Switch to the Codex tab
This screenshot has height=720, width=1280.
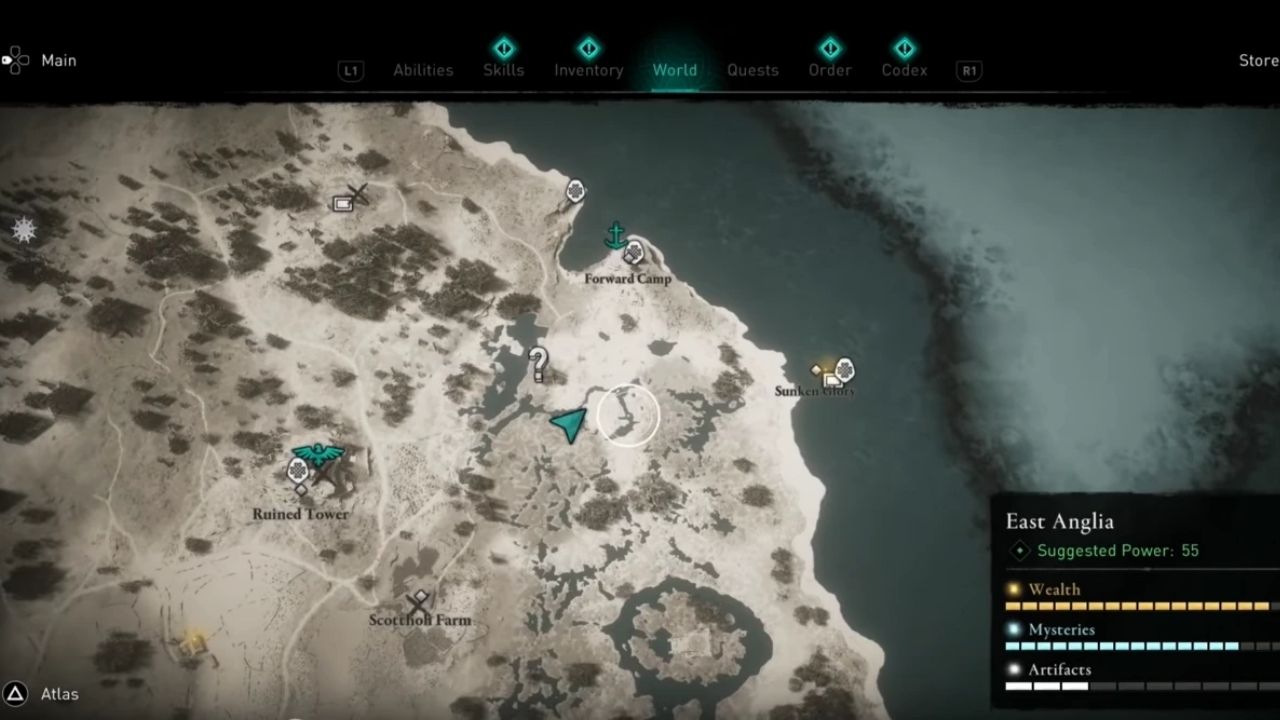(x=904, y=70)
